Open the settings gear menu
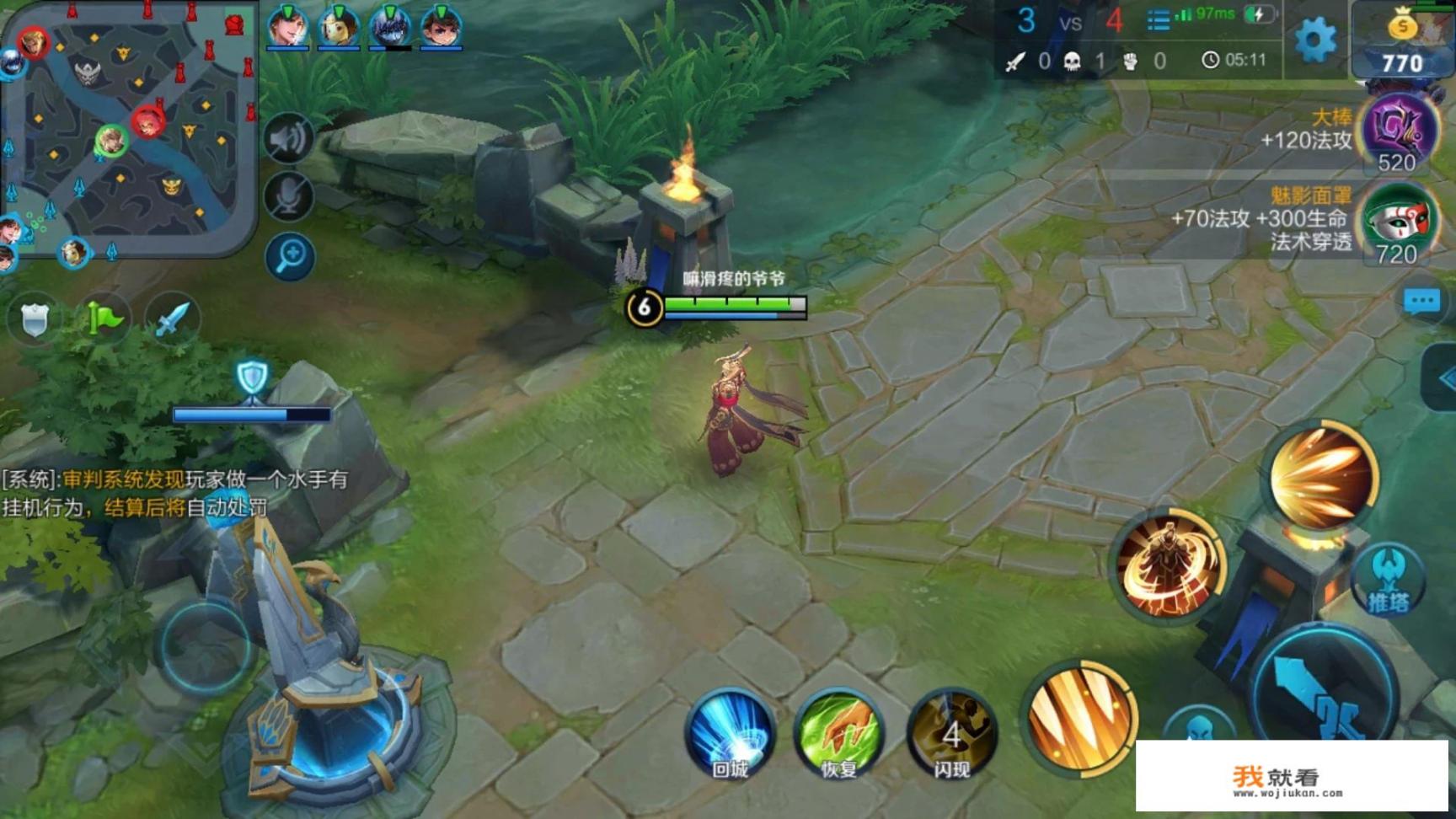This screenshot has height=819, width=1456. coord(1314,39)
